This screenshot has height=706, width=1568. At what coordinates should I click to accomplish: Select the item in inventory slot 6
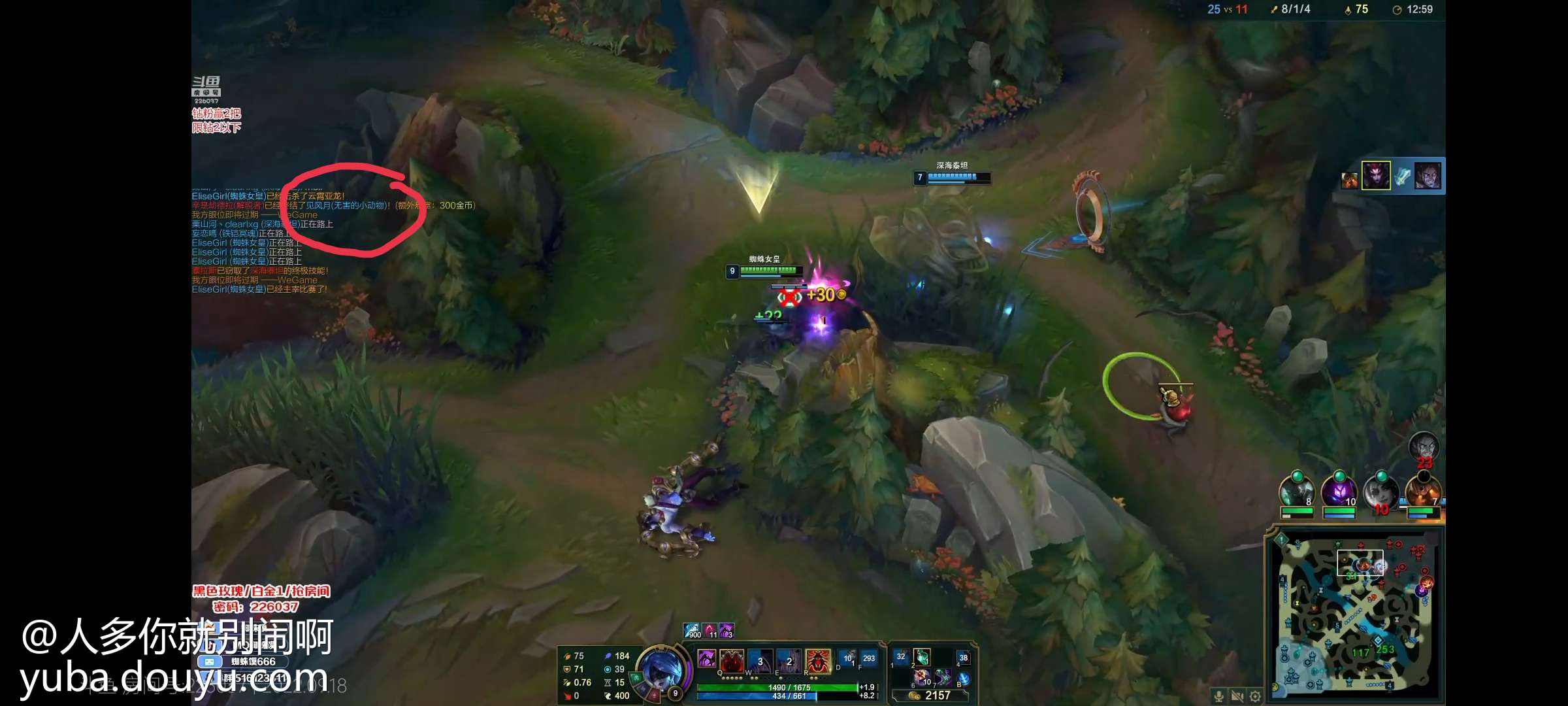(x=922, y=677)
